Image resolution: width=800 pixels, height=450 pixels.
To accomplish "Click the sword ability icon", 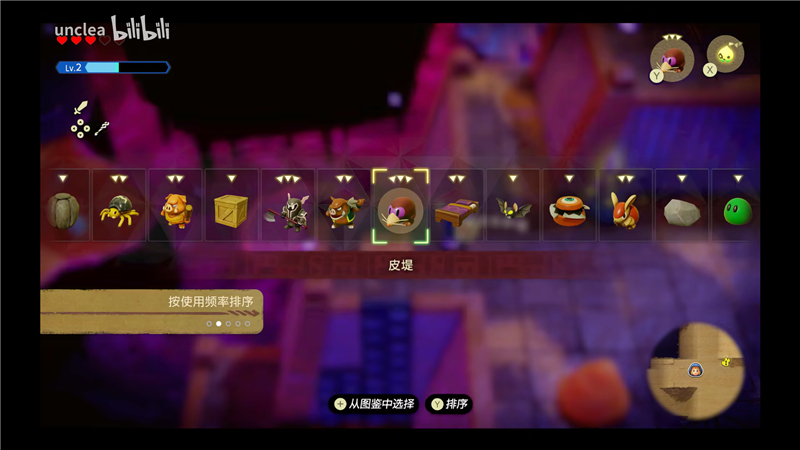I will coord(81,109).
